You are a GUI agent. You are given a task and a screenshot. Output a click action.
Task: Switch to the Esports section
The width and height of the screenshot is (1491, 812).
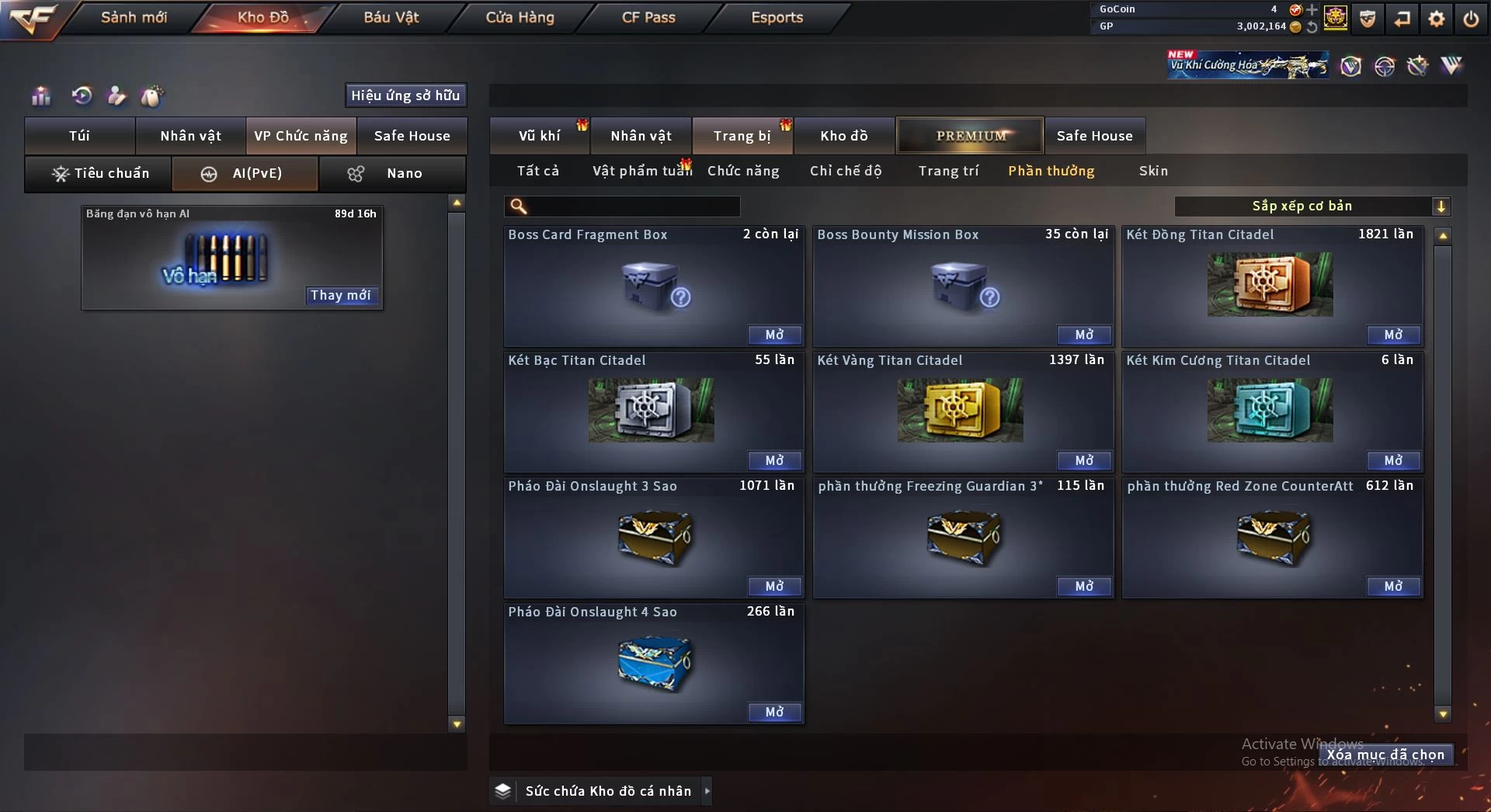click(x=777, y=17)
